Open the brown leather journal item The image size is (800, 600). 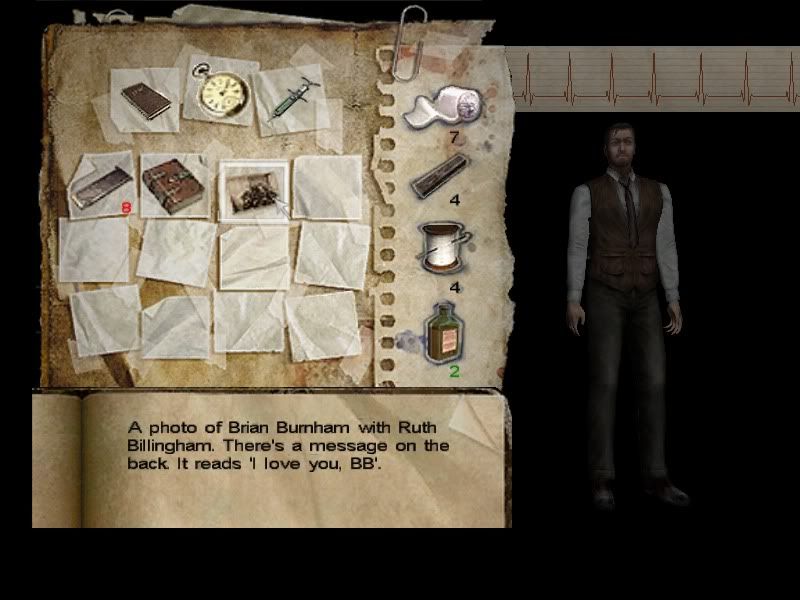174,186
